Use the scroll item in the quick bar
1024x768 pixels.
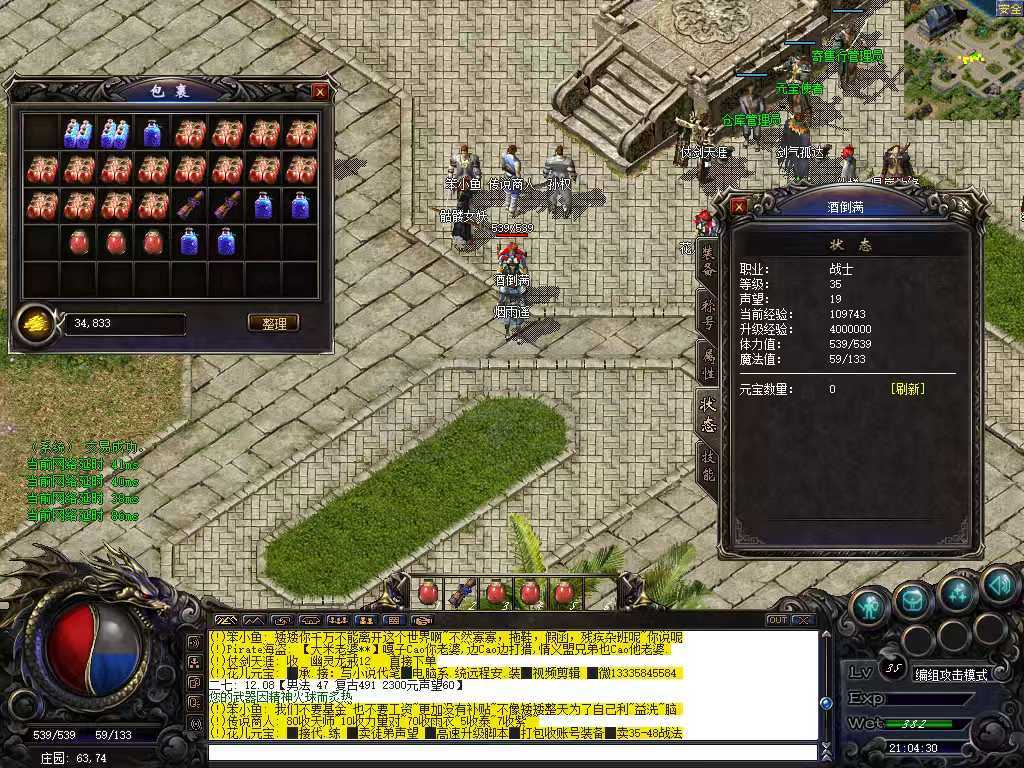pos(461,592)
